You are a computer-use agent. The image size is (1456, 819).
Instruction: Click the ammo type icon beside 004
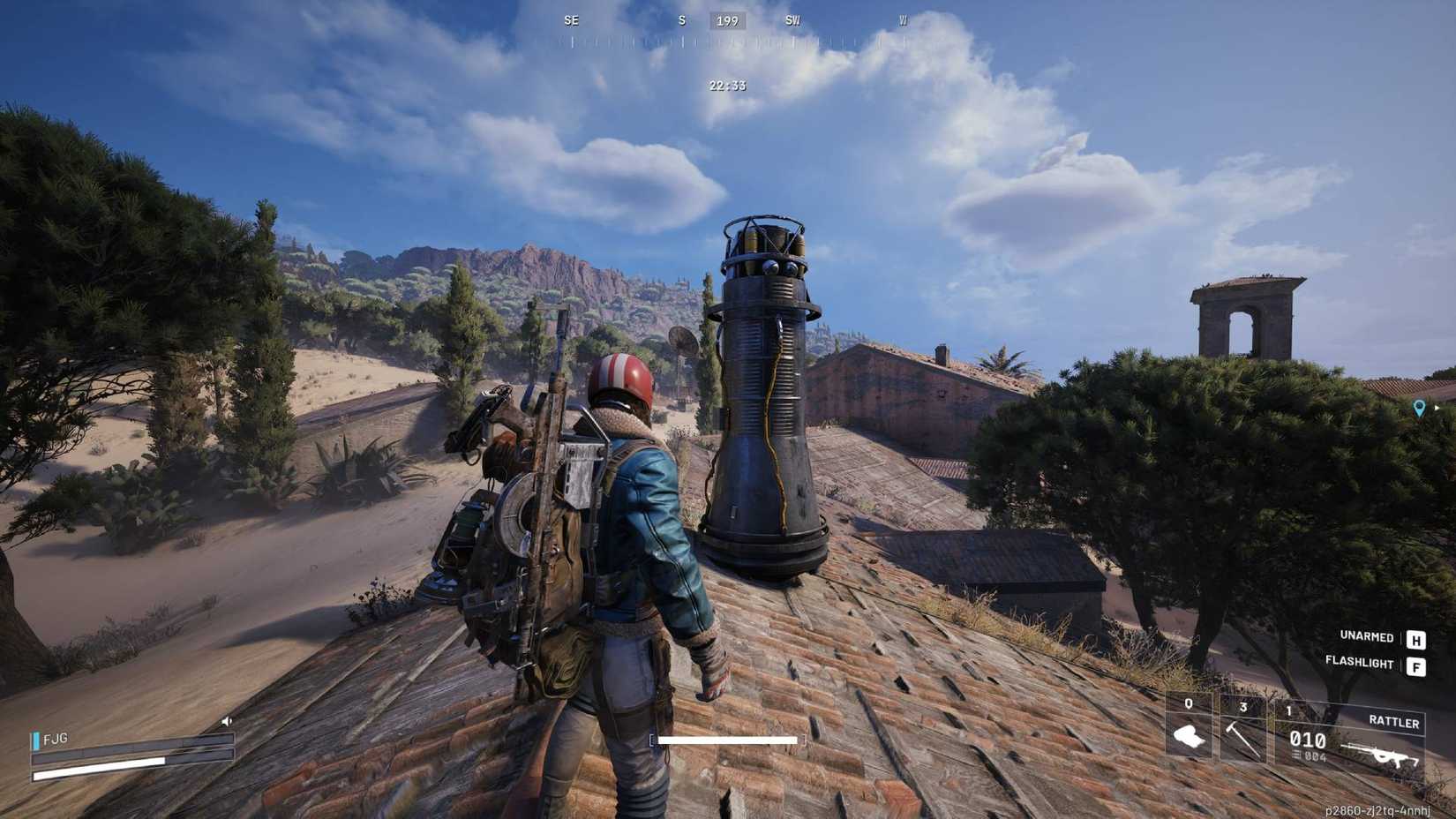tap(1296, 755)
